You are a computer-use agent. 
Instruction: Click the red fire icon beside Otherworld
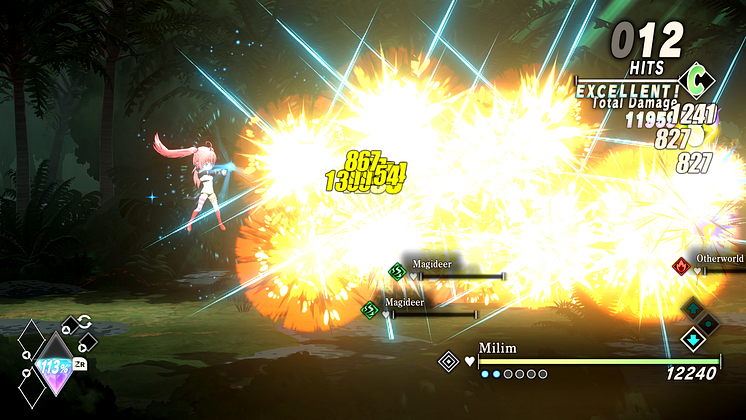[x=682, y=266]
